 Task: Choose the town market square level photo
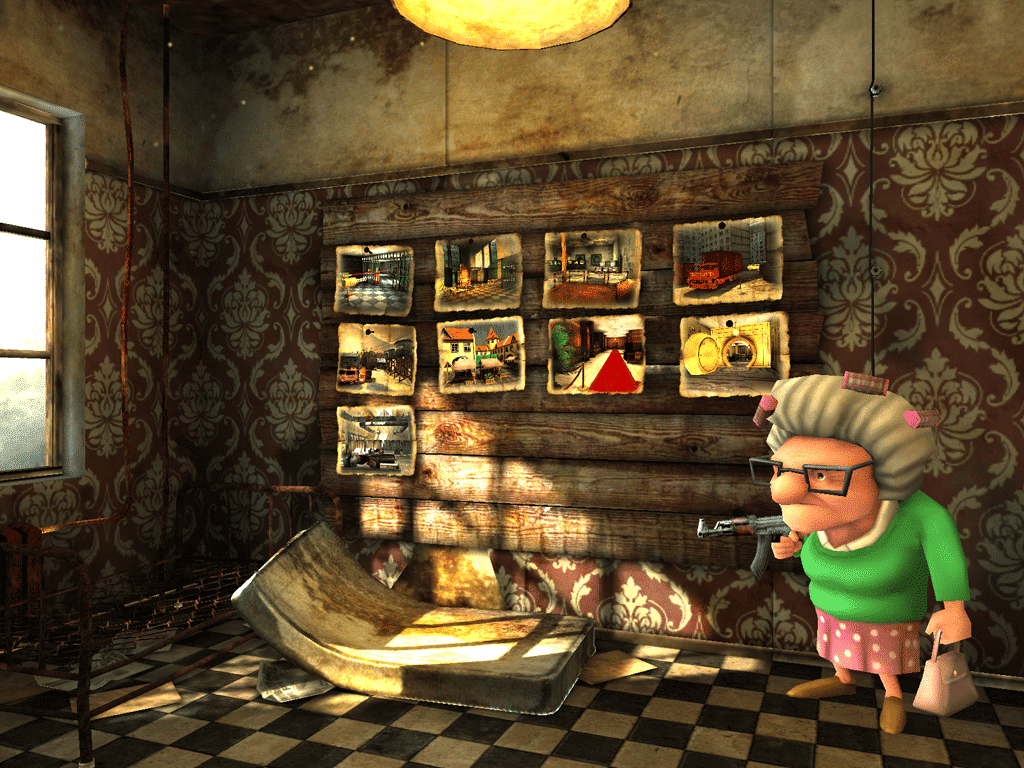pos(481,355)
